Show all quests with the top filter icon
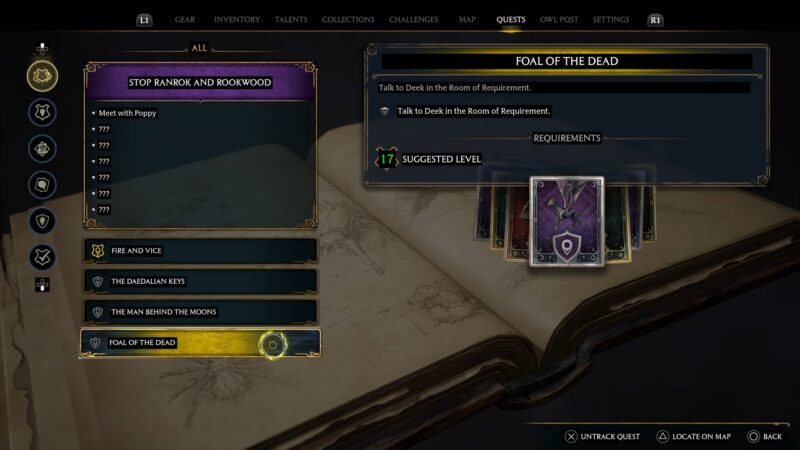This screenshot has width=800, height=450. (x=42, y=75)
